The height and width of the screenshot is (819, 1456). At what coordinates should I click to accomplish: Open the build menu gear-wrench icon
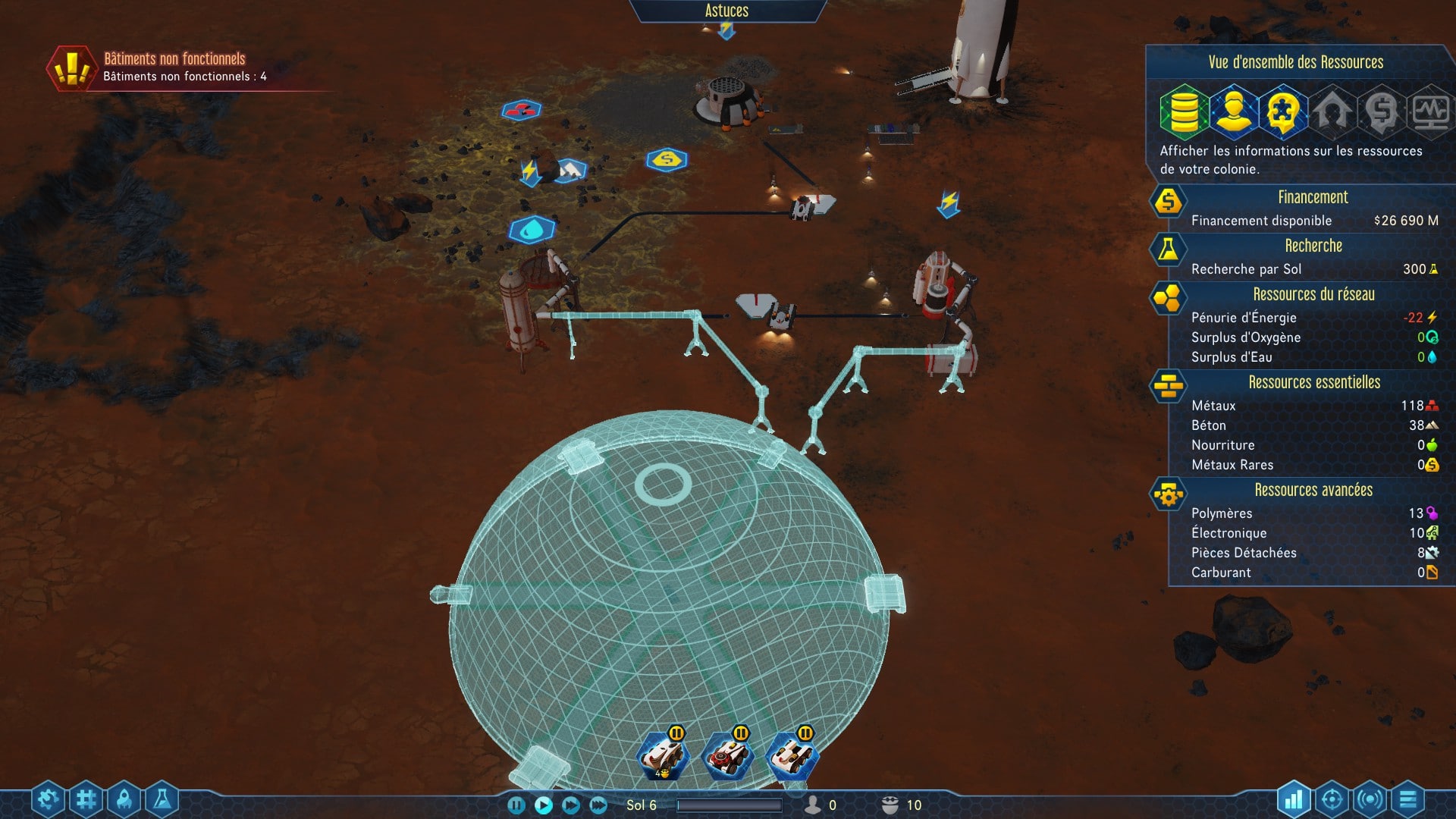pyautogui.click(x=48, y=799)
